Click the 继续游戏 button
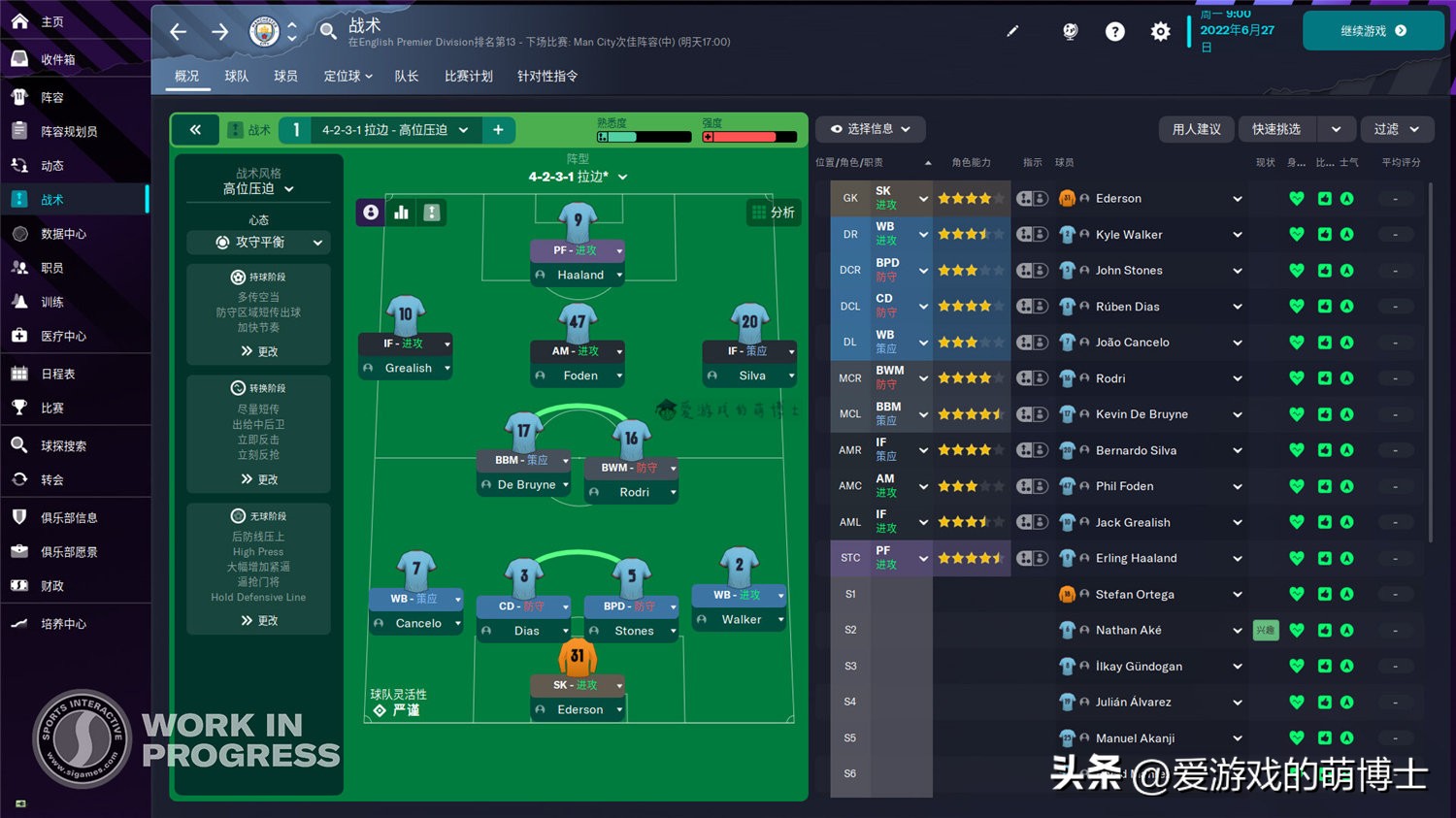The height and width of the screenshot is (818, 1456). (1373, 30)
